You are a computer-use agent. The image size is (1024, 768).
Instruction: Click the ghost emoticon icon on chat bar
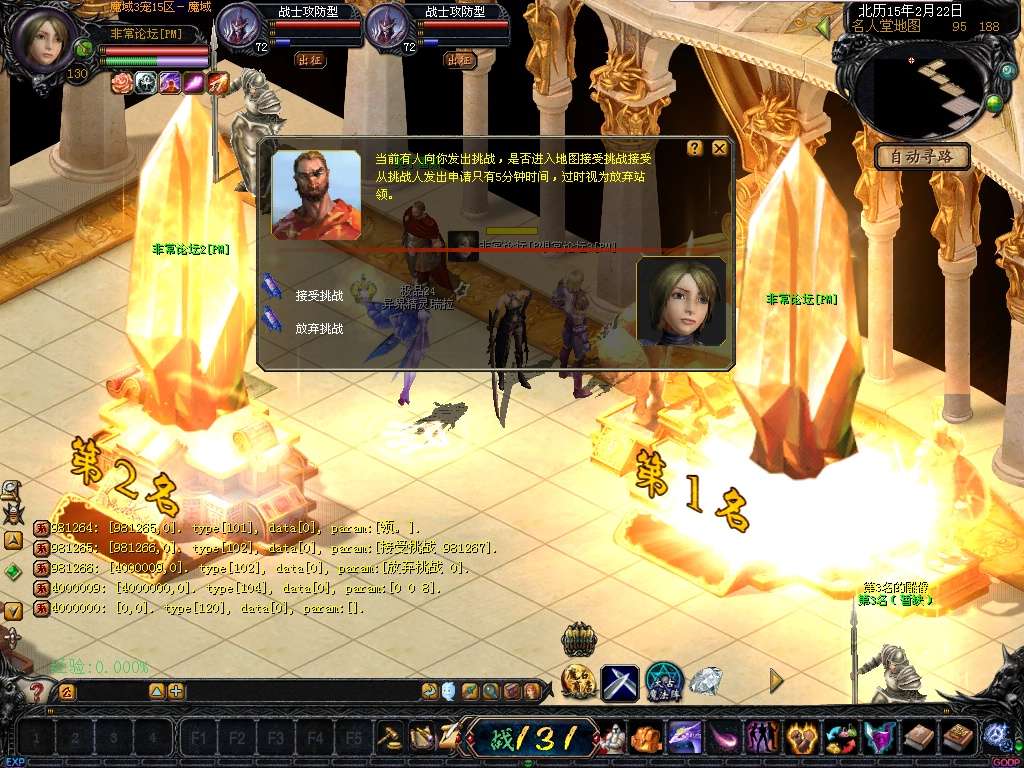(x=449, y=690)
